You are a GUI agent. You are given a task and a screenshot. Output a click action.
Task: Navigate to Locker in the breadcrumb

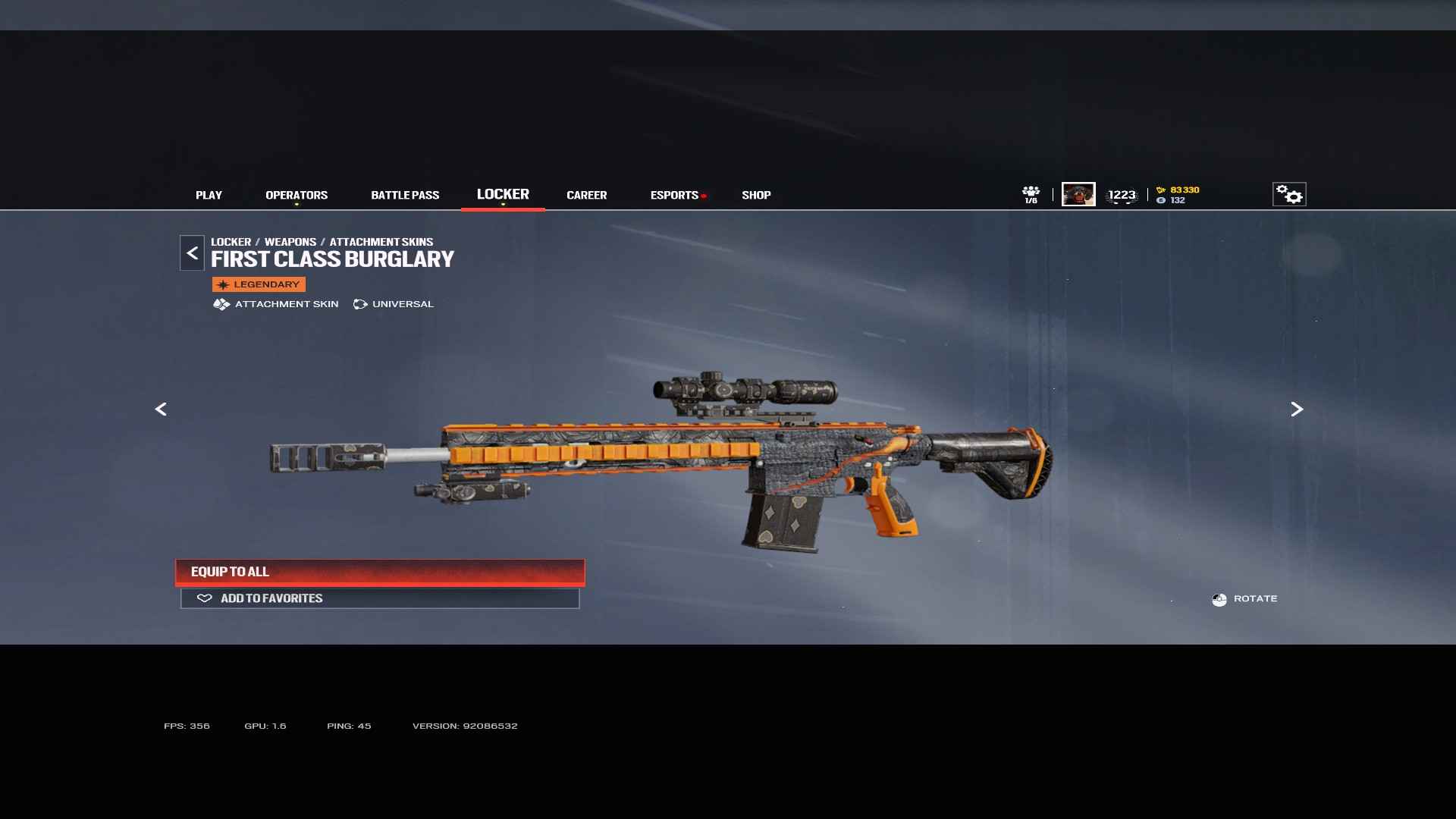click(x=231, y=242)
